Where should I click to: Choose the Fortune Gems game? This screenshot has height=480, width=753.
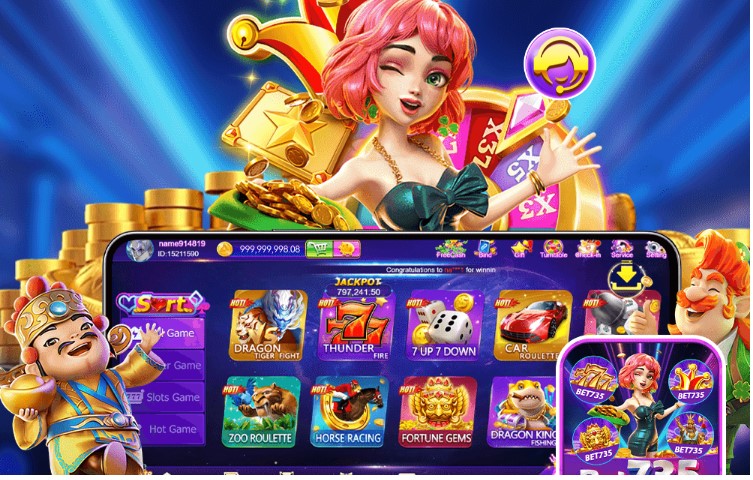437,411
